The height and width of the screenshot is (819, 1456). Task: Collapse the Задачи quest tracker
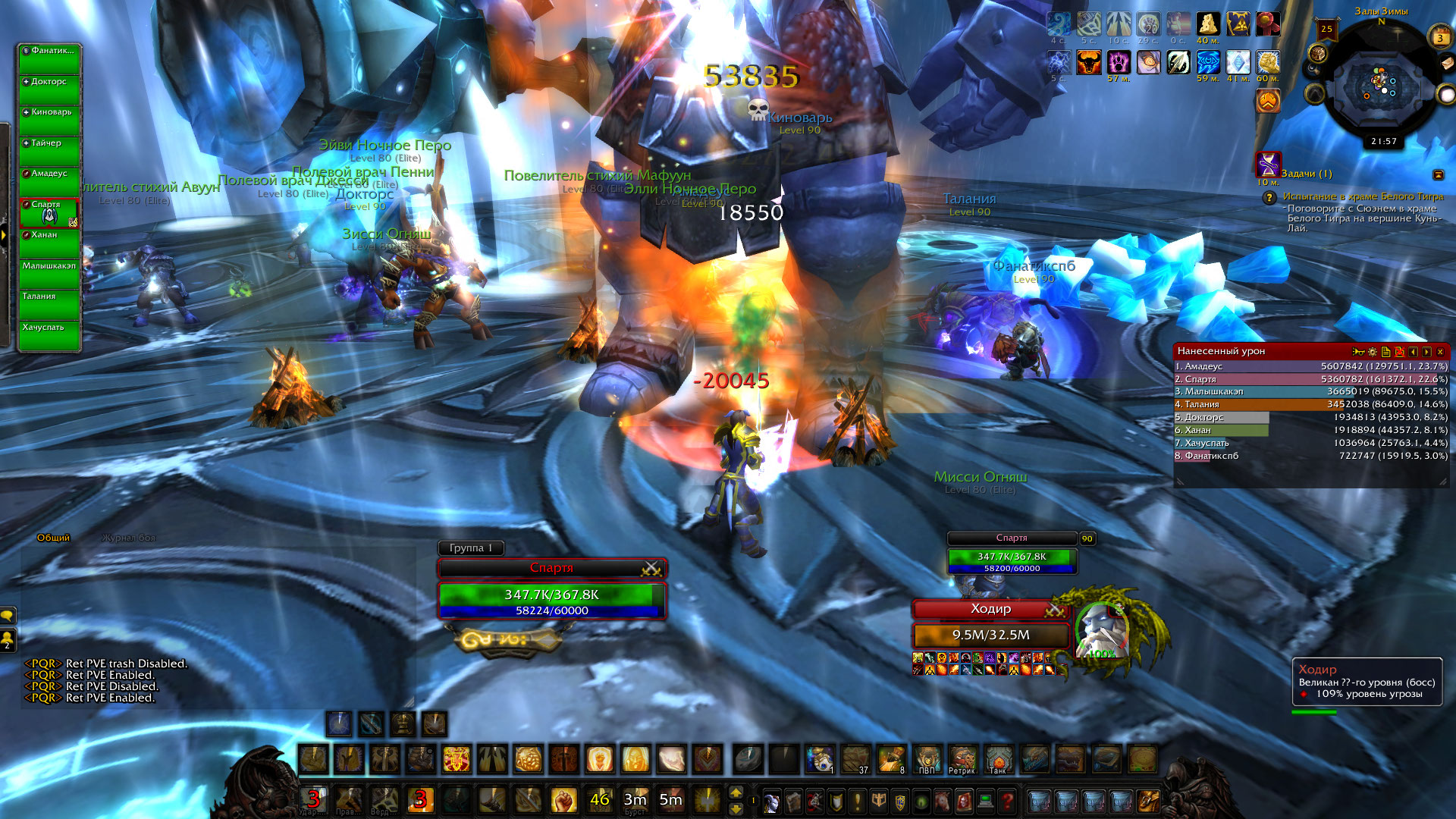[x=1438, y=174]
